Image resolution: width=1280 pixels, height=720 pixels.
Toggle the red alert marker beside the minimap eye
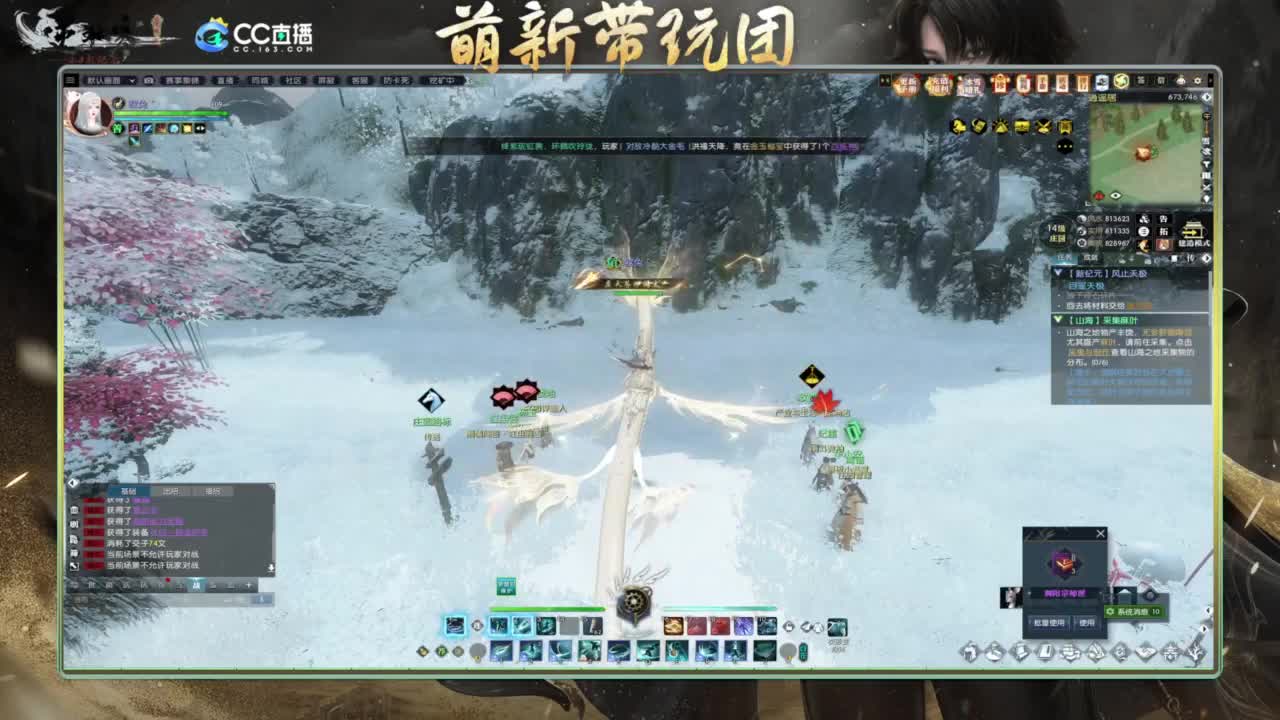1099,195
